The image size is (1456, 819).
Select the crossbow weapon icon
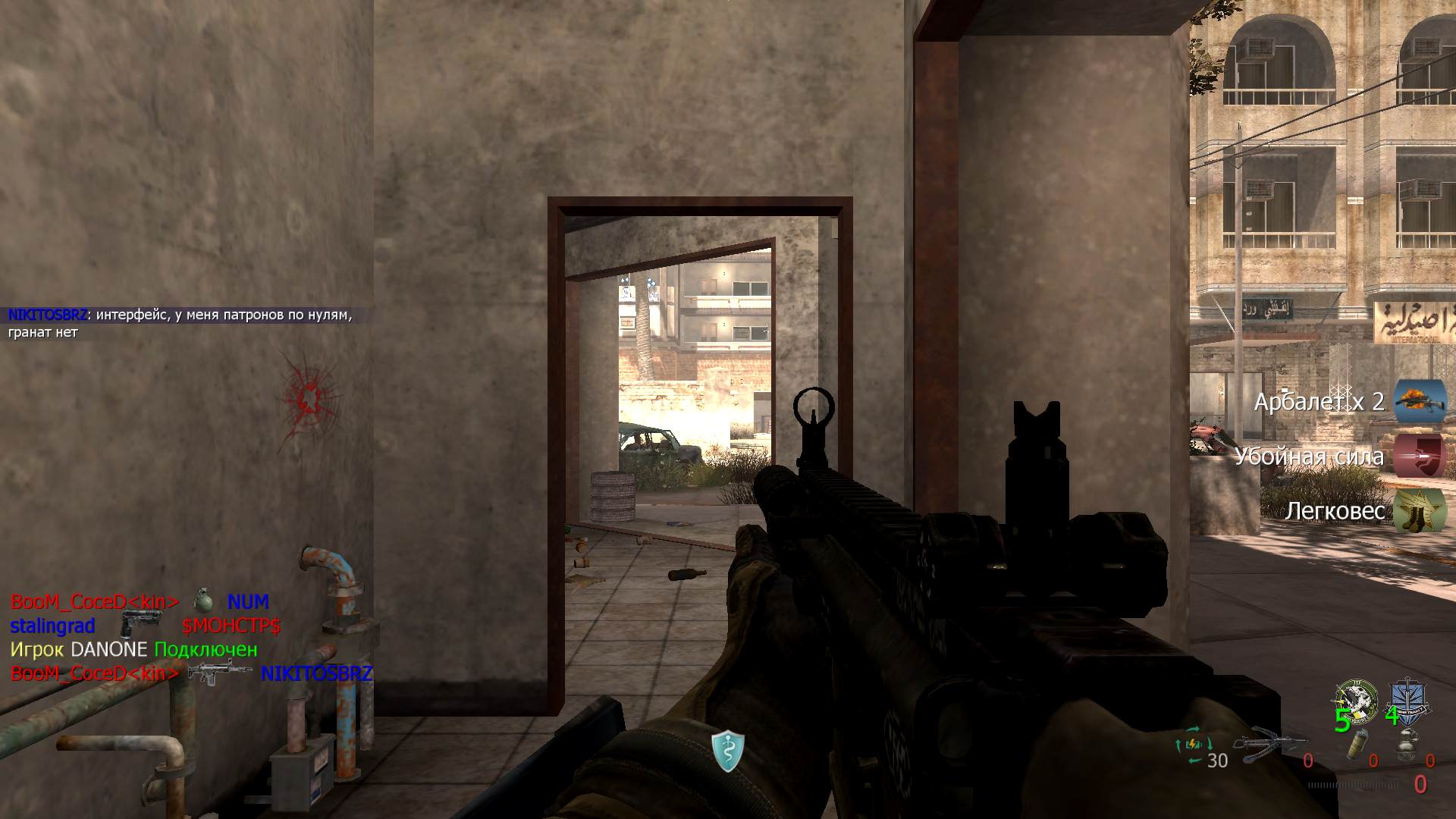(x=1270, y=746)
